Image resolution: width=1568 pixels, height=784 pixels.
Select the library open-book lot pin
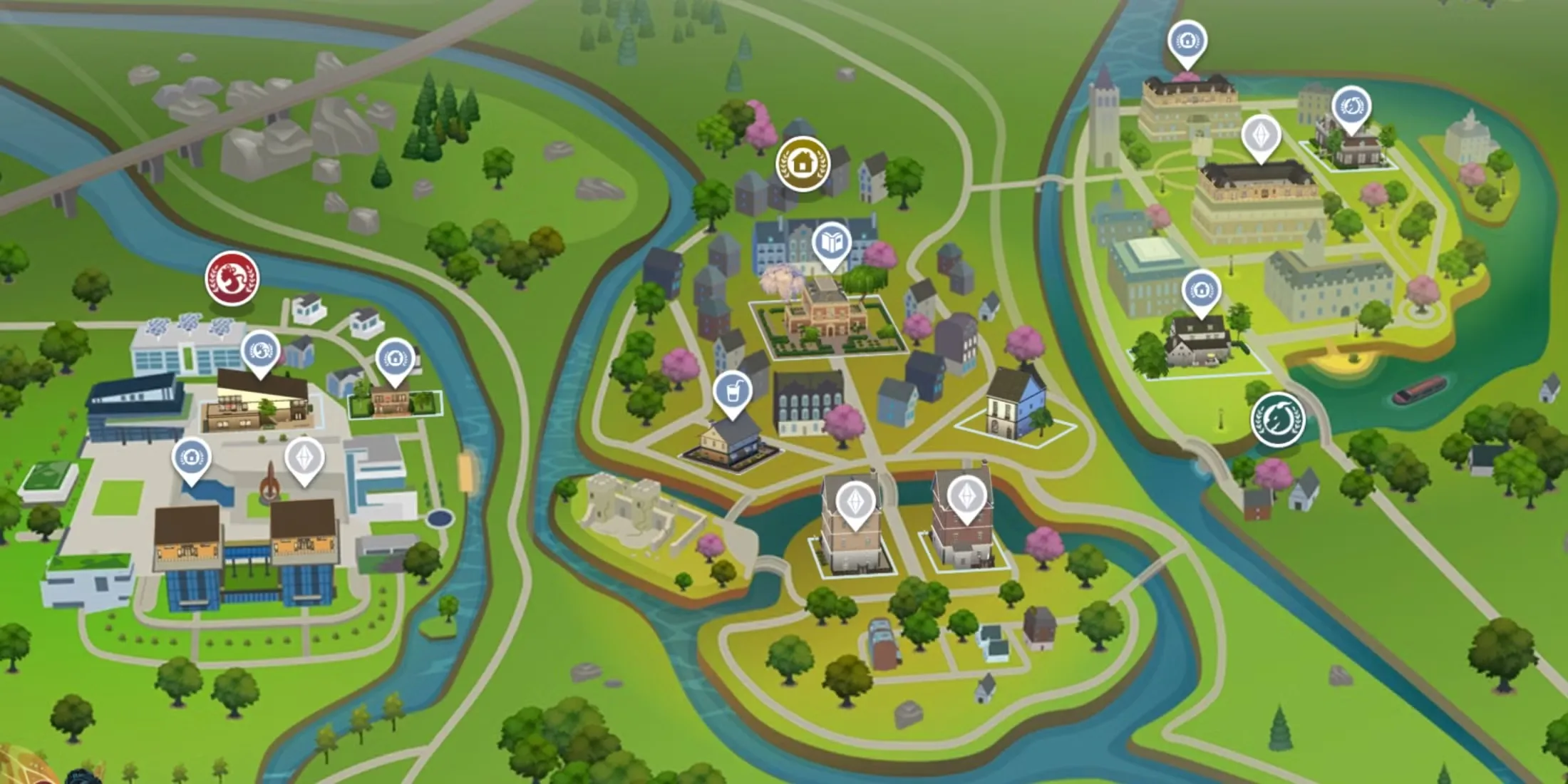831,244
